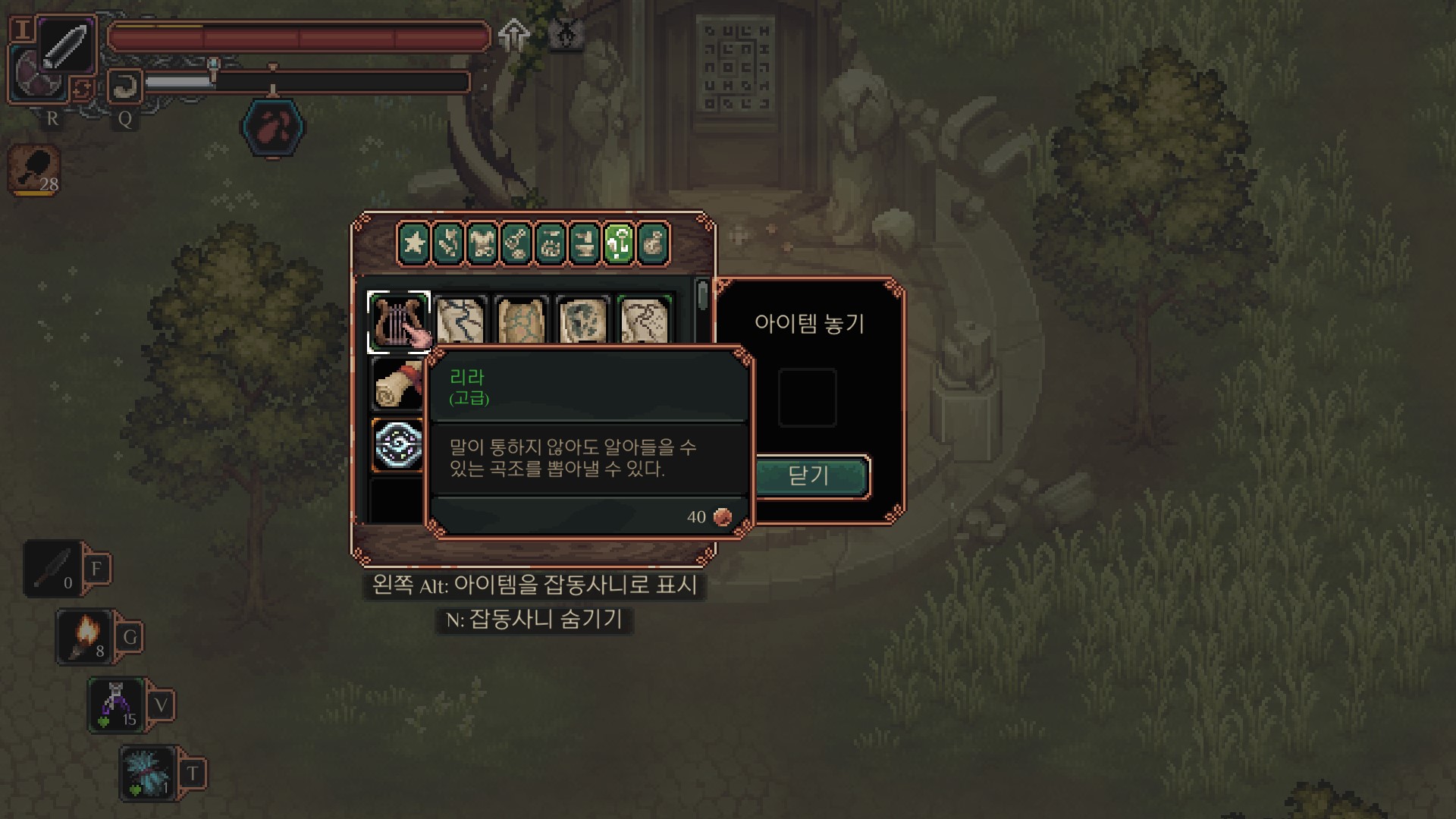Switch to the star favorites tab
The width and height of the screenshot is (1456, 819).
(414, 244)
